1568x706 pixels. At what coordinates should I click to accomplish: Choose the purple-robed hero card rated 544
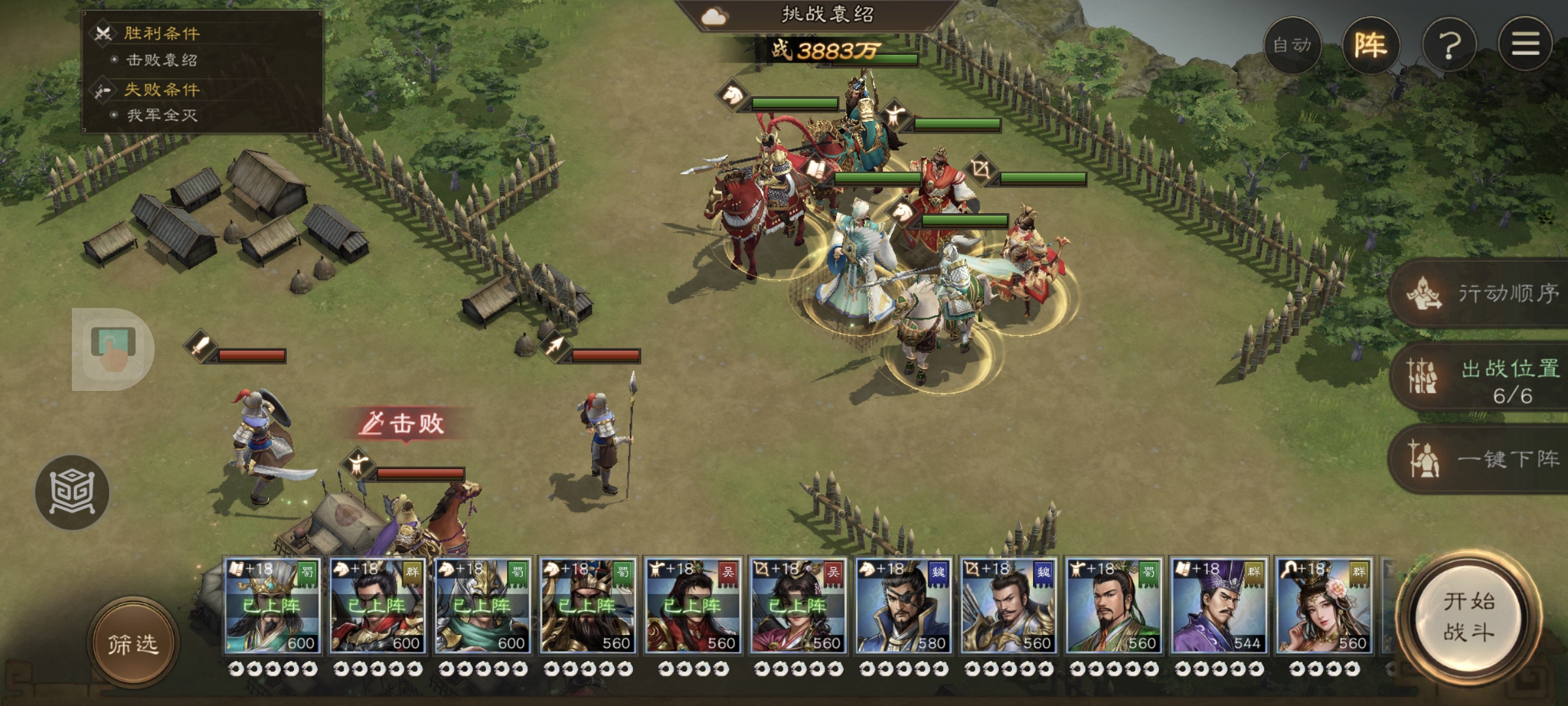[1218, 606]
